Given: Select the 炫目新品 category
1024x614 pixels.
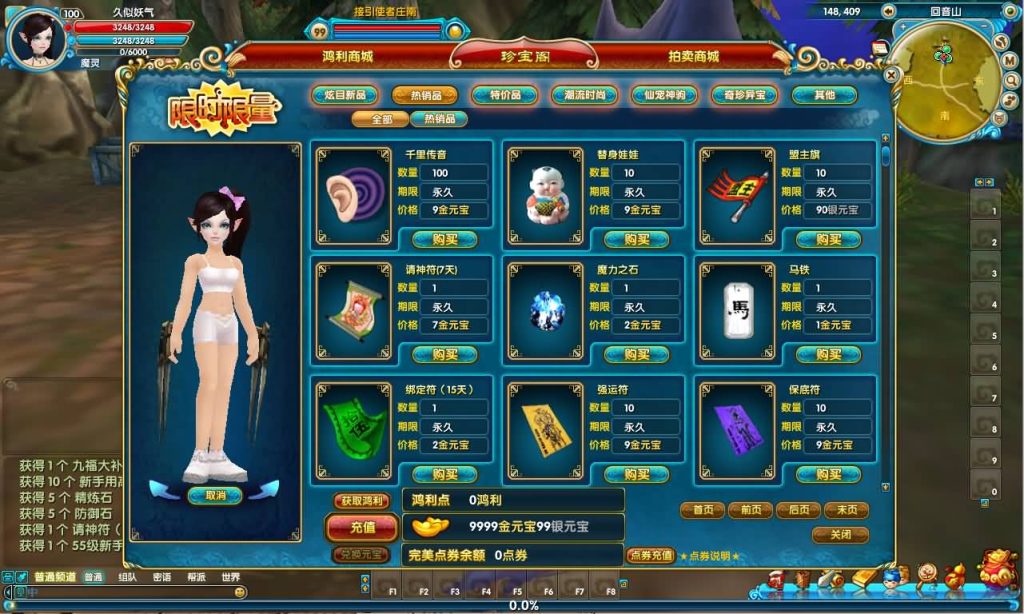Looking at the screenshot, I should [344, 96].
